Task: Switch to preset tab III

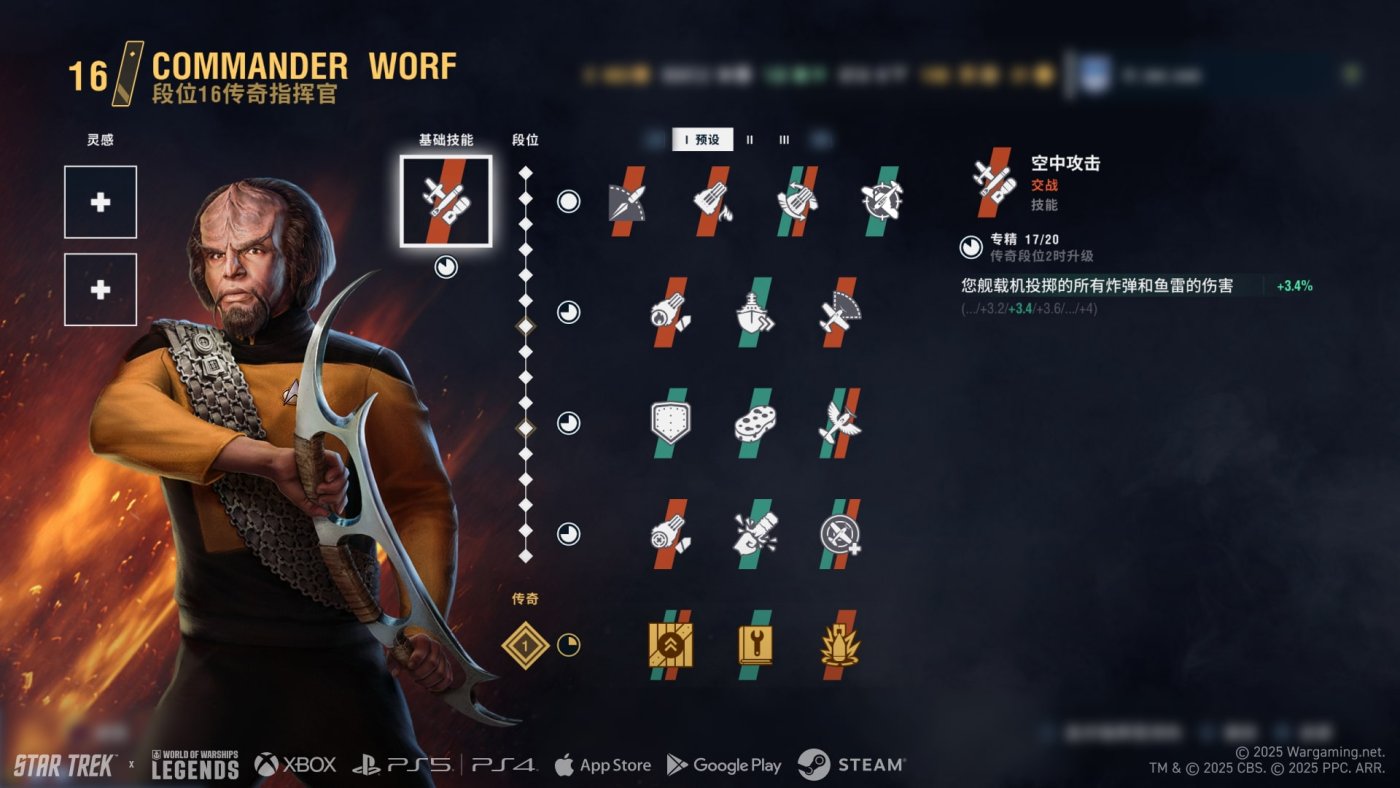Action: [784, 140]
